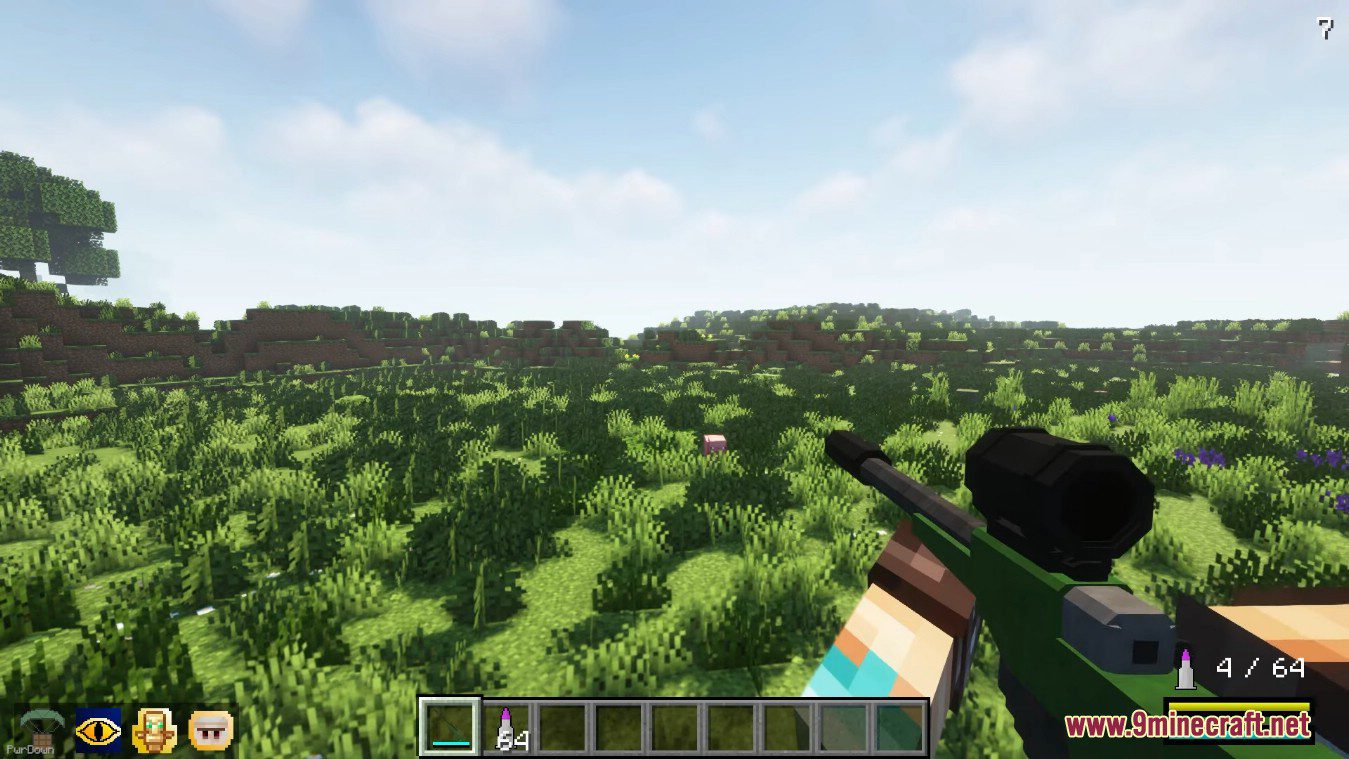1349x759 pixels.
Task: Click the day counter showing 7
Action: point(1325,27)
